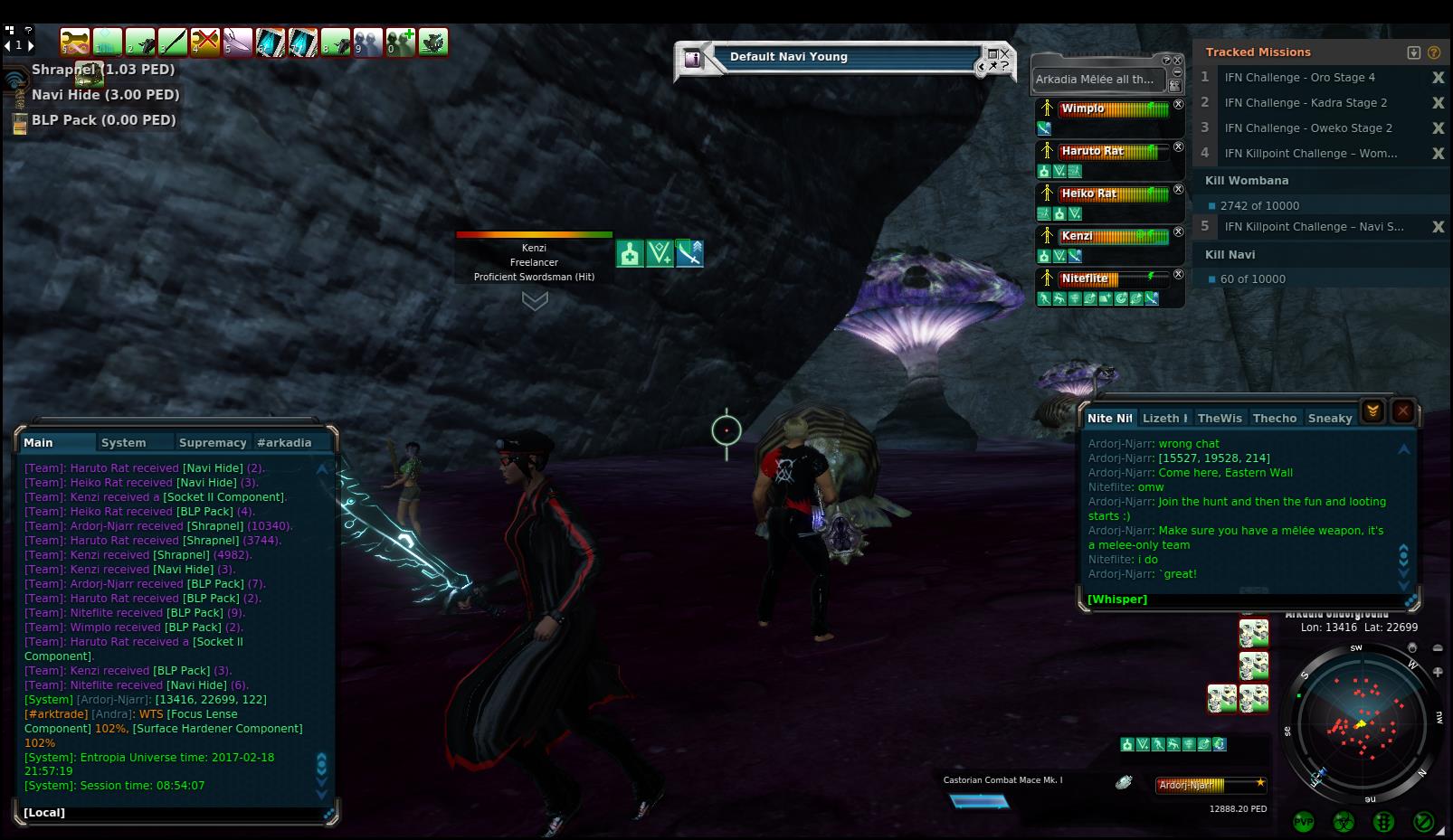Viewport: 1453px width, 840px height.
Task: Close the Default Navi Young target panel
Action: tap(1004, 54)
